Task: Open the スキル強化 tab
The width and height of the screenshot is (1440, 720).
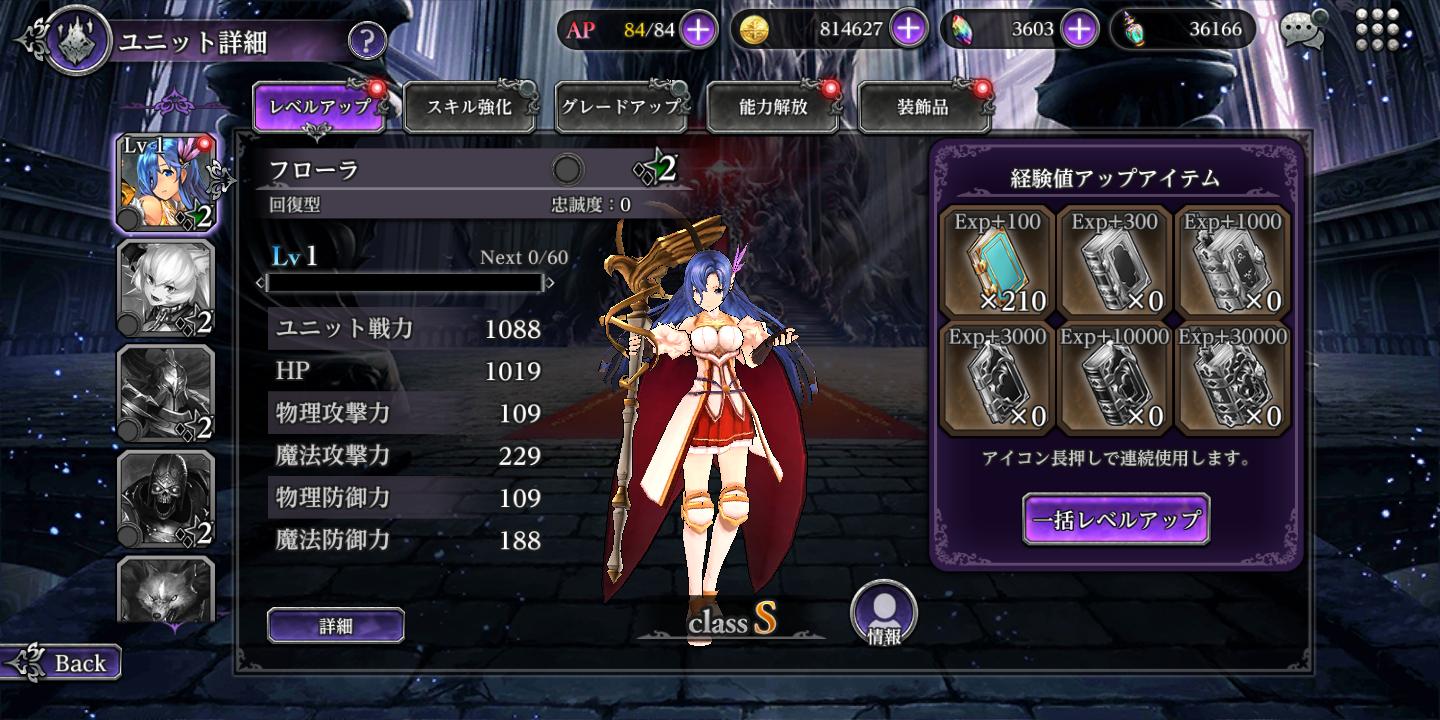Action: tap(470, 107)
